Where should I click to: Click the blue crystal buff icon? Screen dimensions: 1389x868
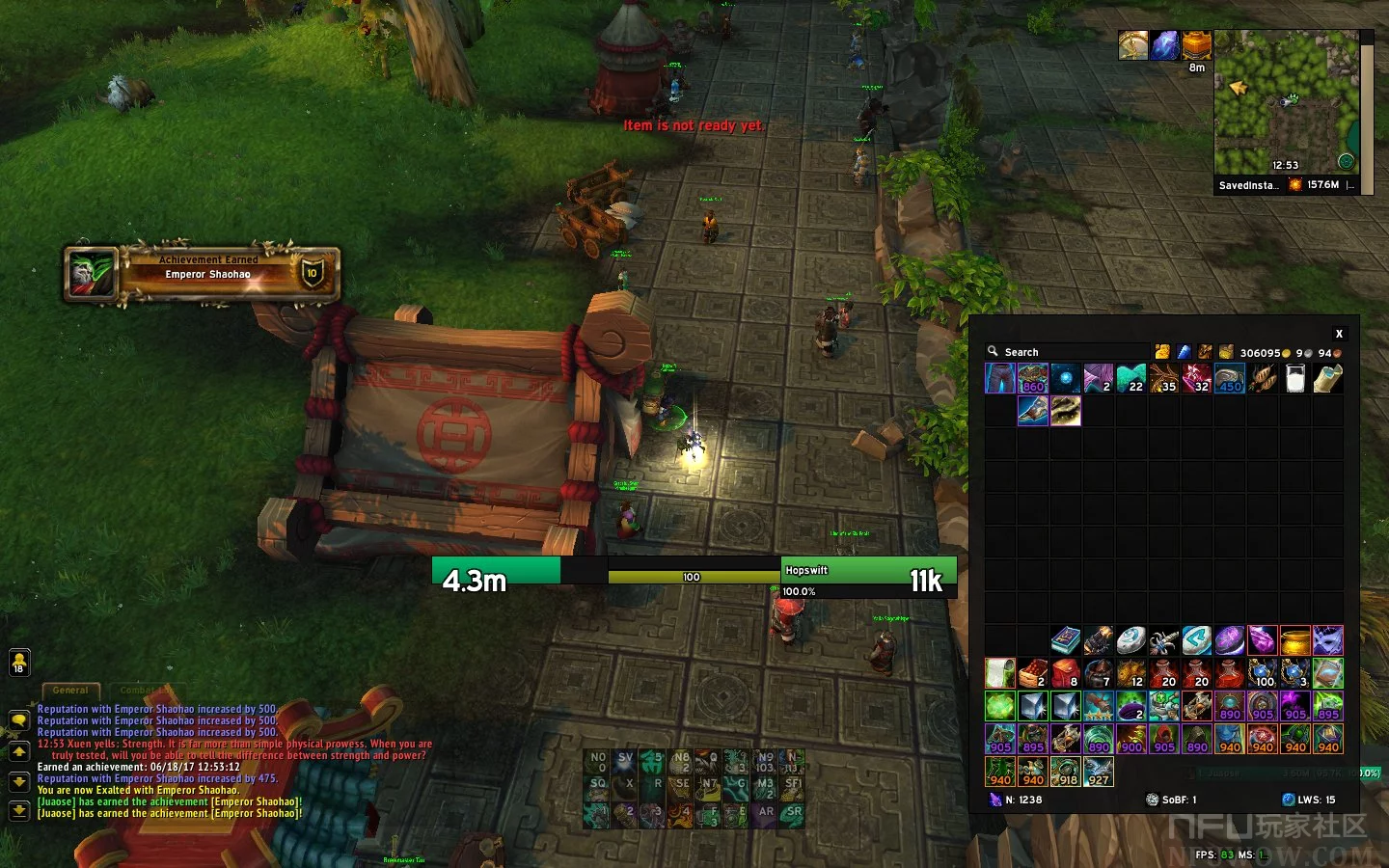[x=1165, y=45]
